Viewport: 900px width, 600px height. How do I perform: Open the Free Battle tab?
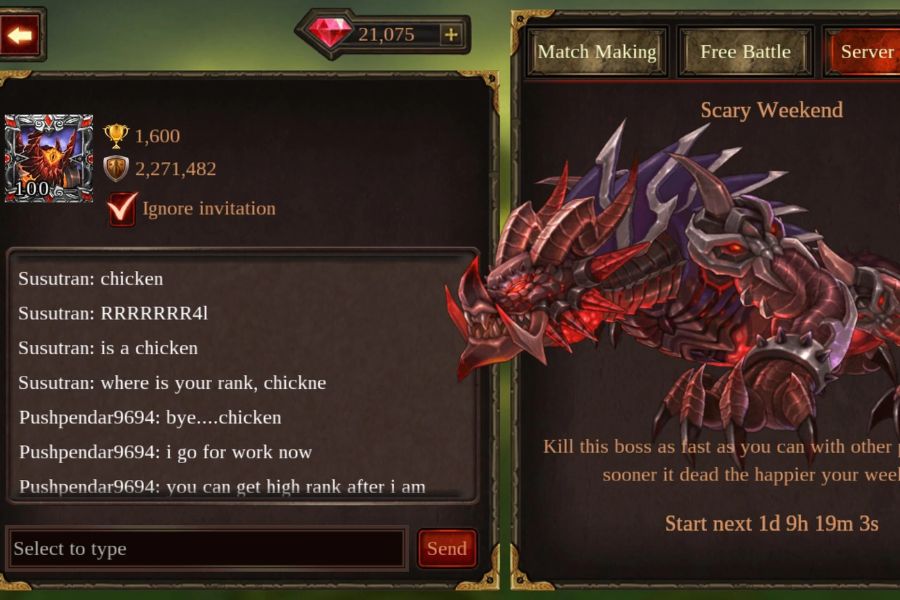(745, 52)
